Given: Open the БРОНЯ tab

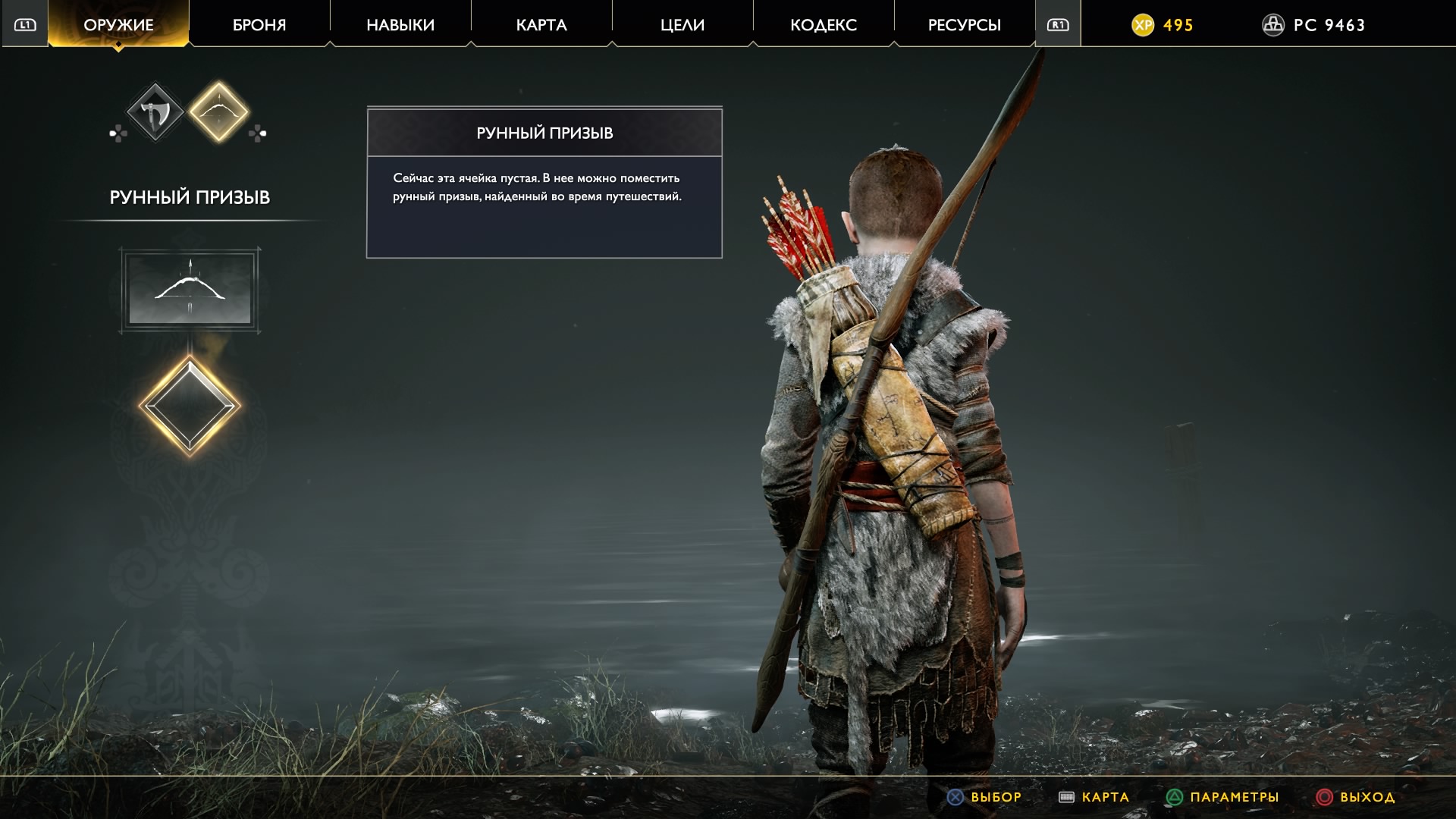Looking at the screenshot, I should click(x=259, y=25).
